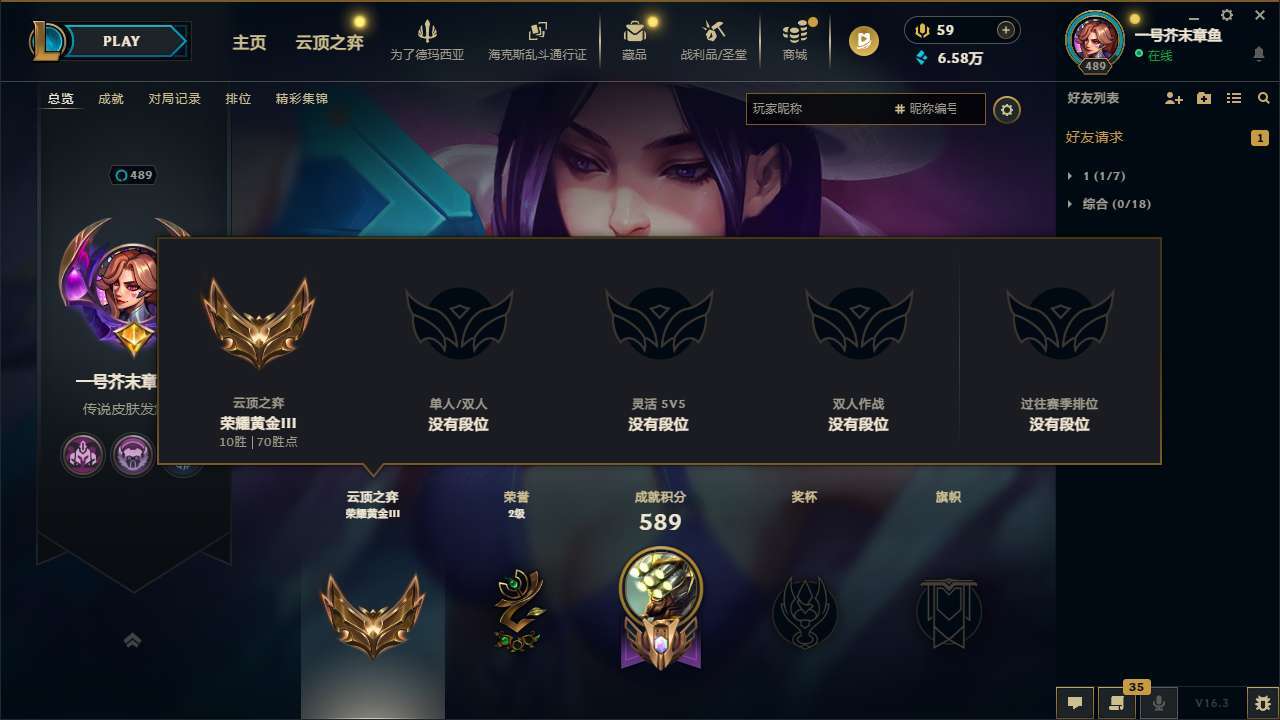1280x720 pixels.
Task: Open the gear settings next to nickname search
Action: pyautogui.click(x=1007, y=110)
